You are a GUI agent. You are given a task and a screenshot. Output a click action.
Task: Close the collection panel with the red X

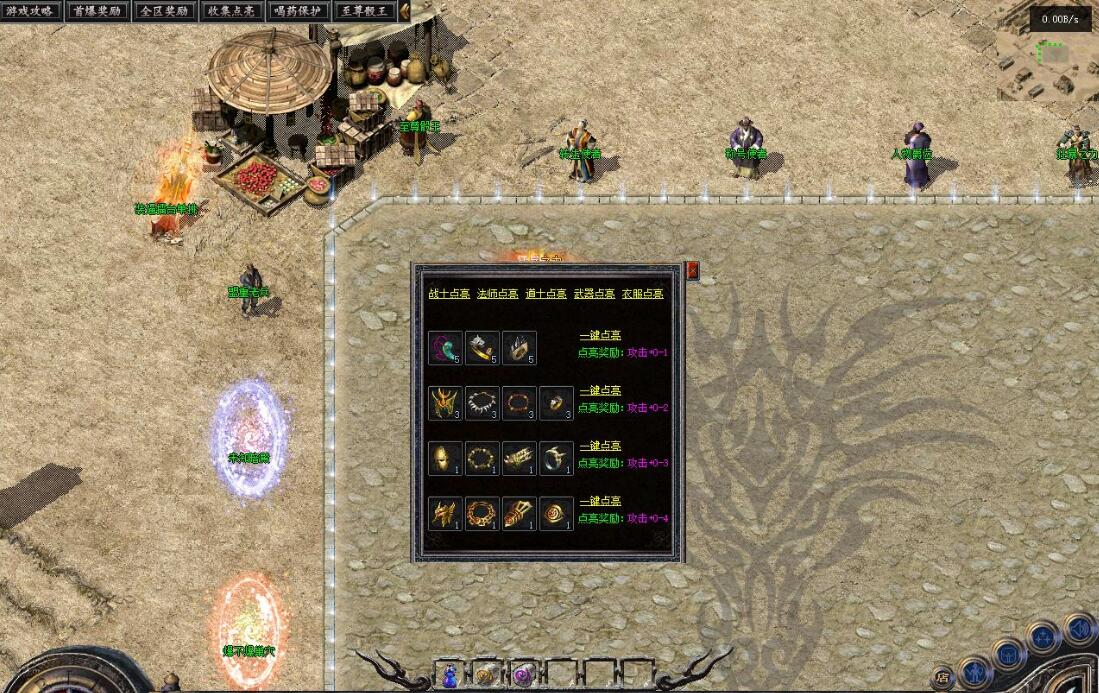(x=692, y=271)
